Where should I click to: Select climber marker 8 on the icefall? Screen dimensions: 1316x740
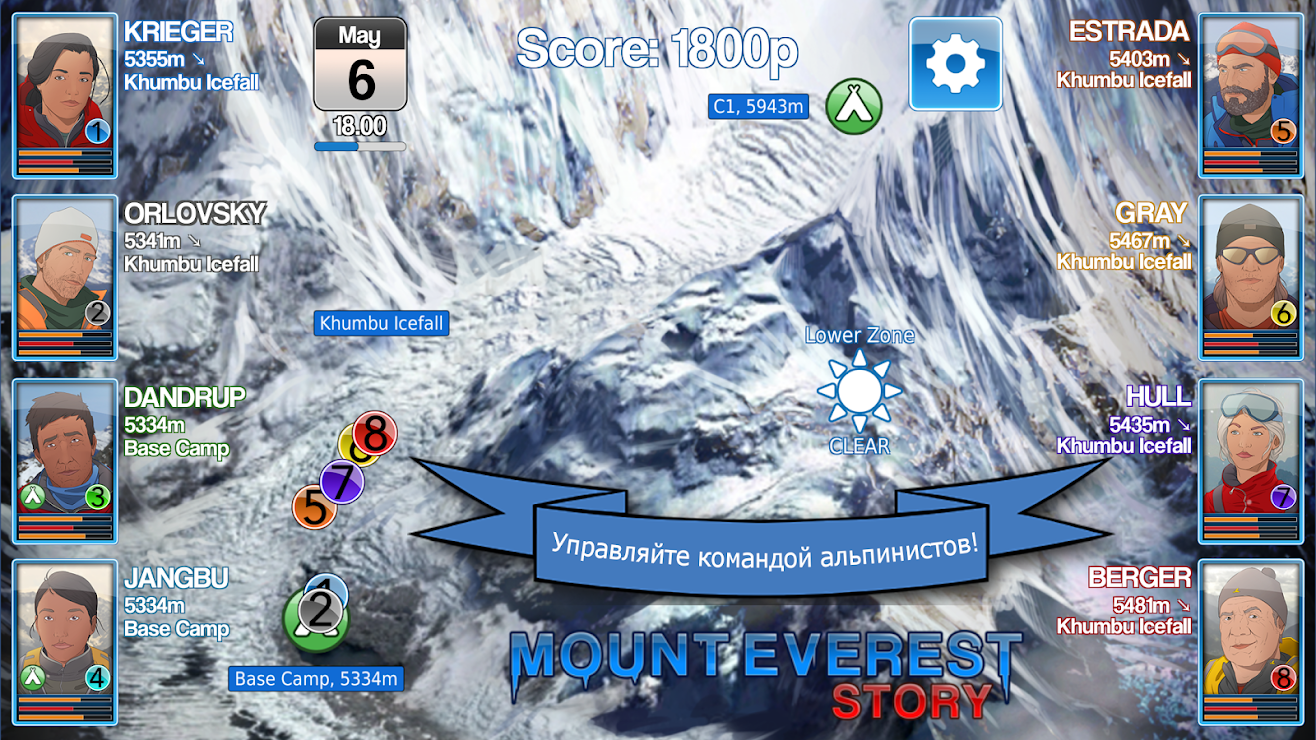click(x=373, y=432)
